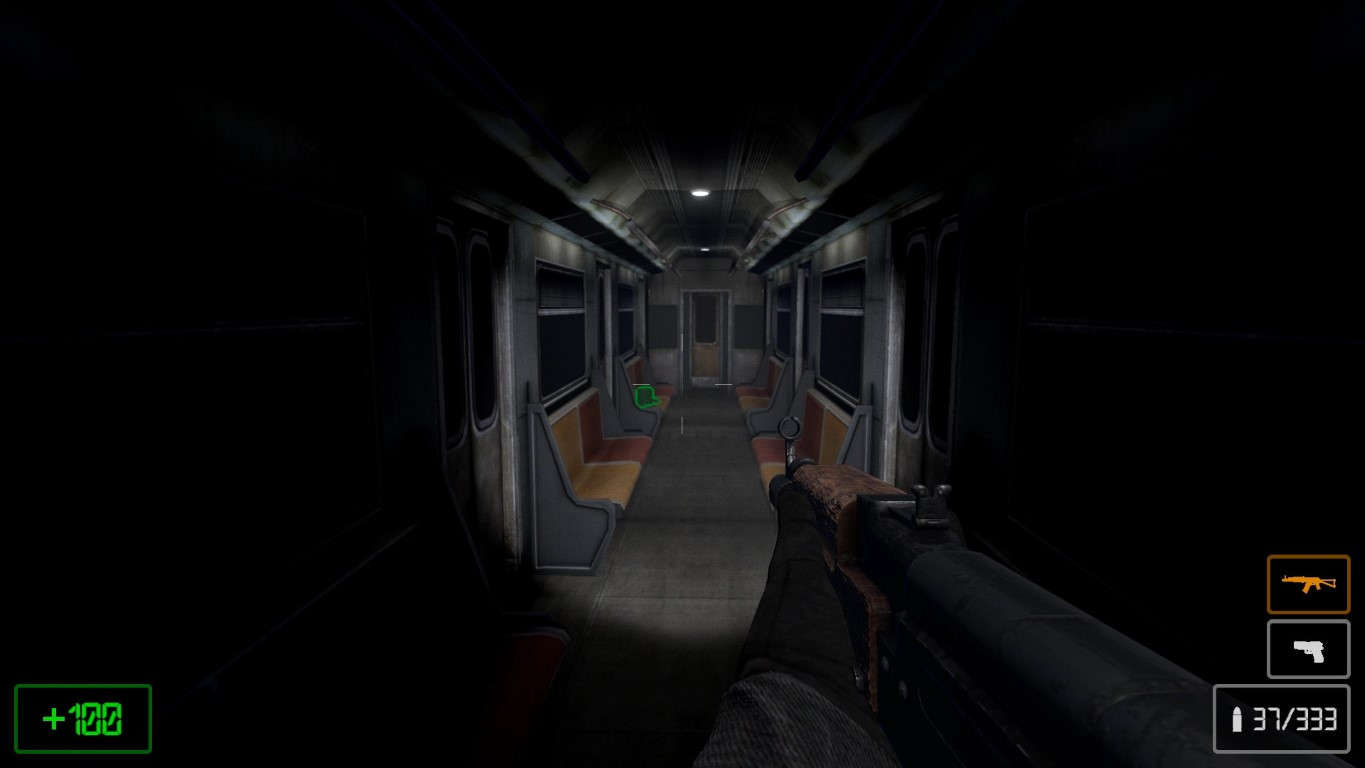Image resolution: width=1365 pixels, height=768 pixels.
Task: Click the green pickup marker on the train floor
Action: coord(646,397)
